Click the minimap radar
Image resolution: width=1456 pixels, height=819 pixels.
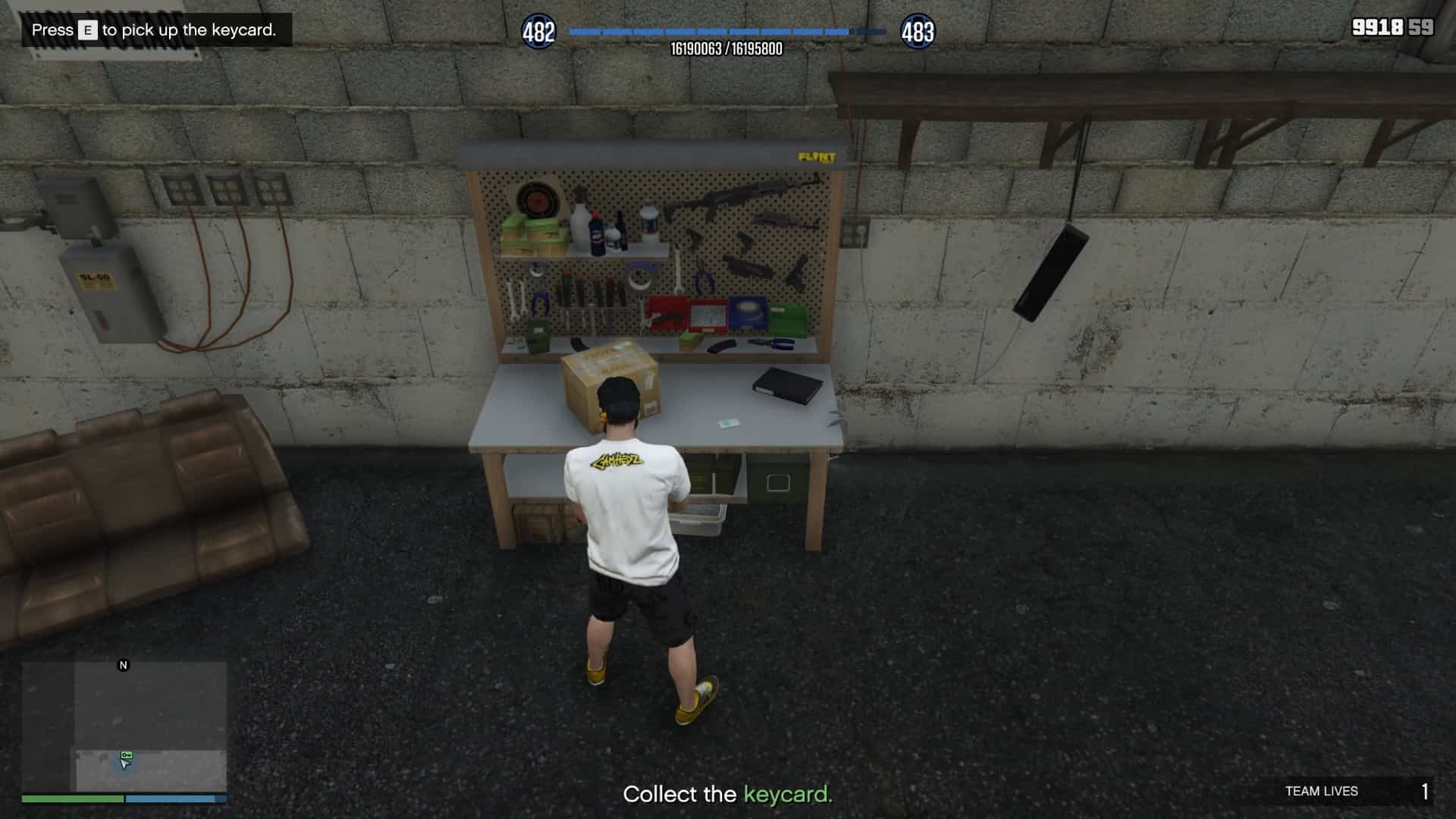(x=124, y=726)
